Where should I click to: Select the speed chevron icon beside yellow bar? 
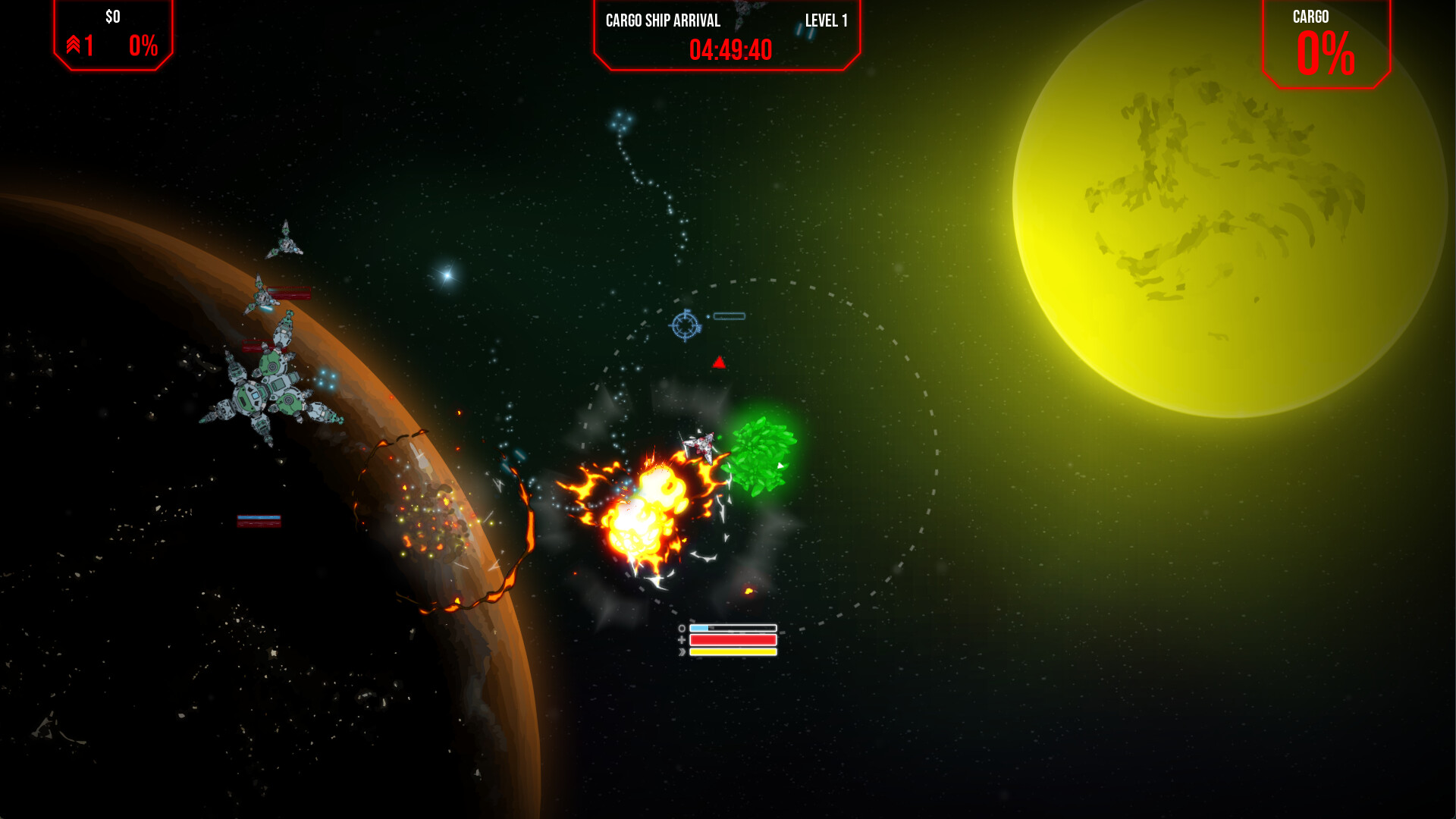682,652
